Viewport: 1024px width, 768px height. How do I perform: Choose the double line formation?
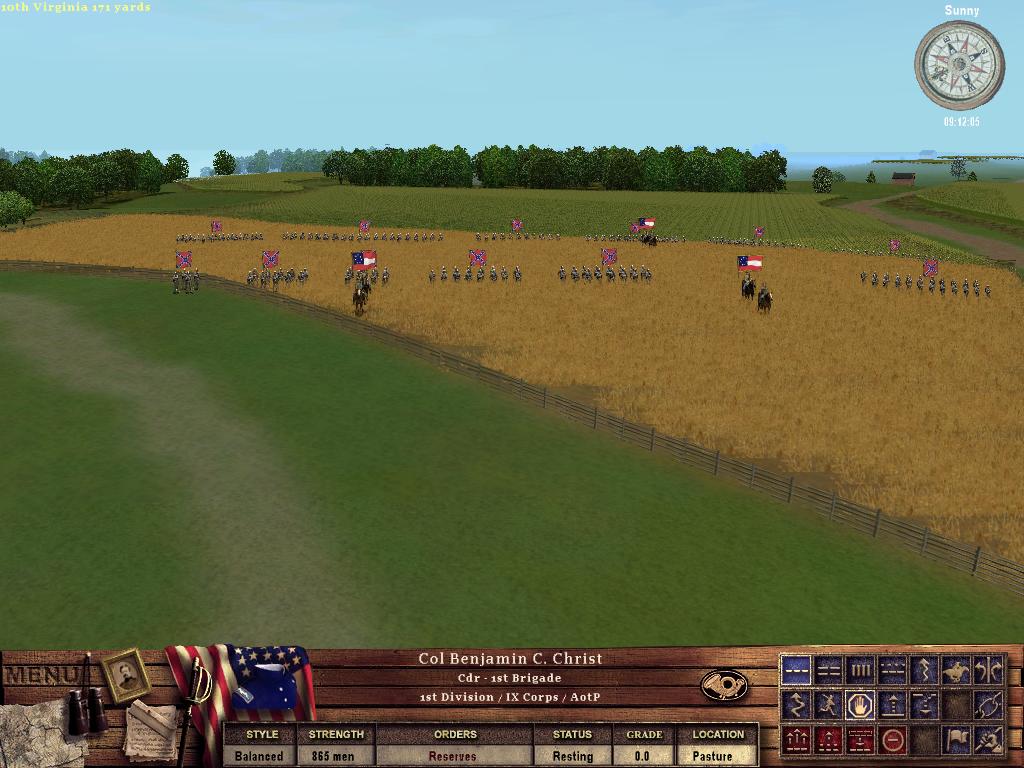click(x=829, y=669)
